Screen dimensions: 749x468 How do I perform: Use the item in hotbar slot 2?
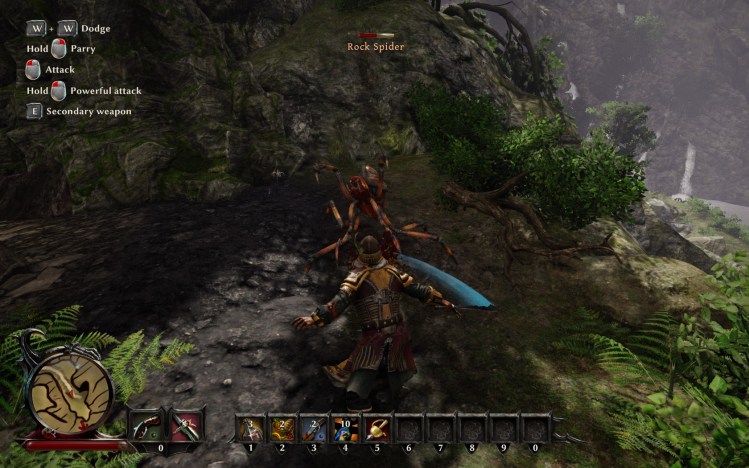coord(282,428)
